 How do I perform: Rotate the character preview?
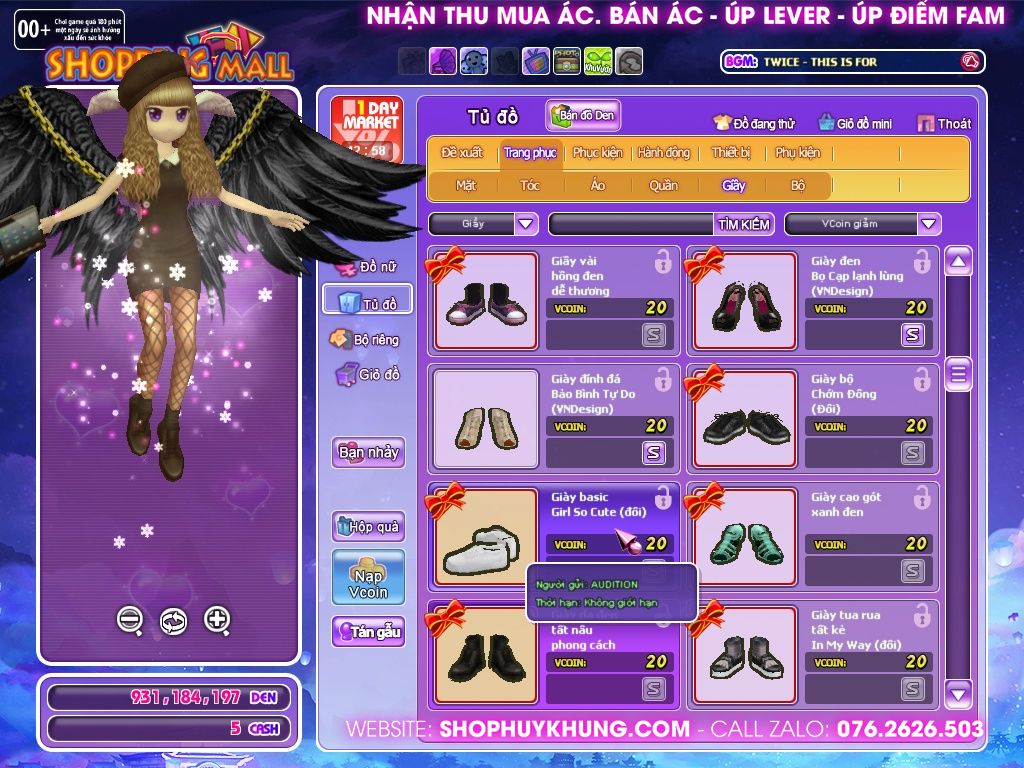pos(173,621)
